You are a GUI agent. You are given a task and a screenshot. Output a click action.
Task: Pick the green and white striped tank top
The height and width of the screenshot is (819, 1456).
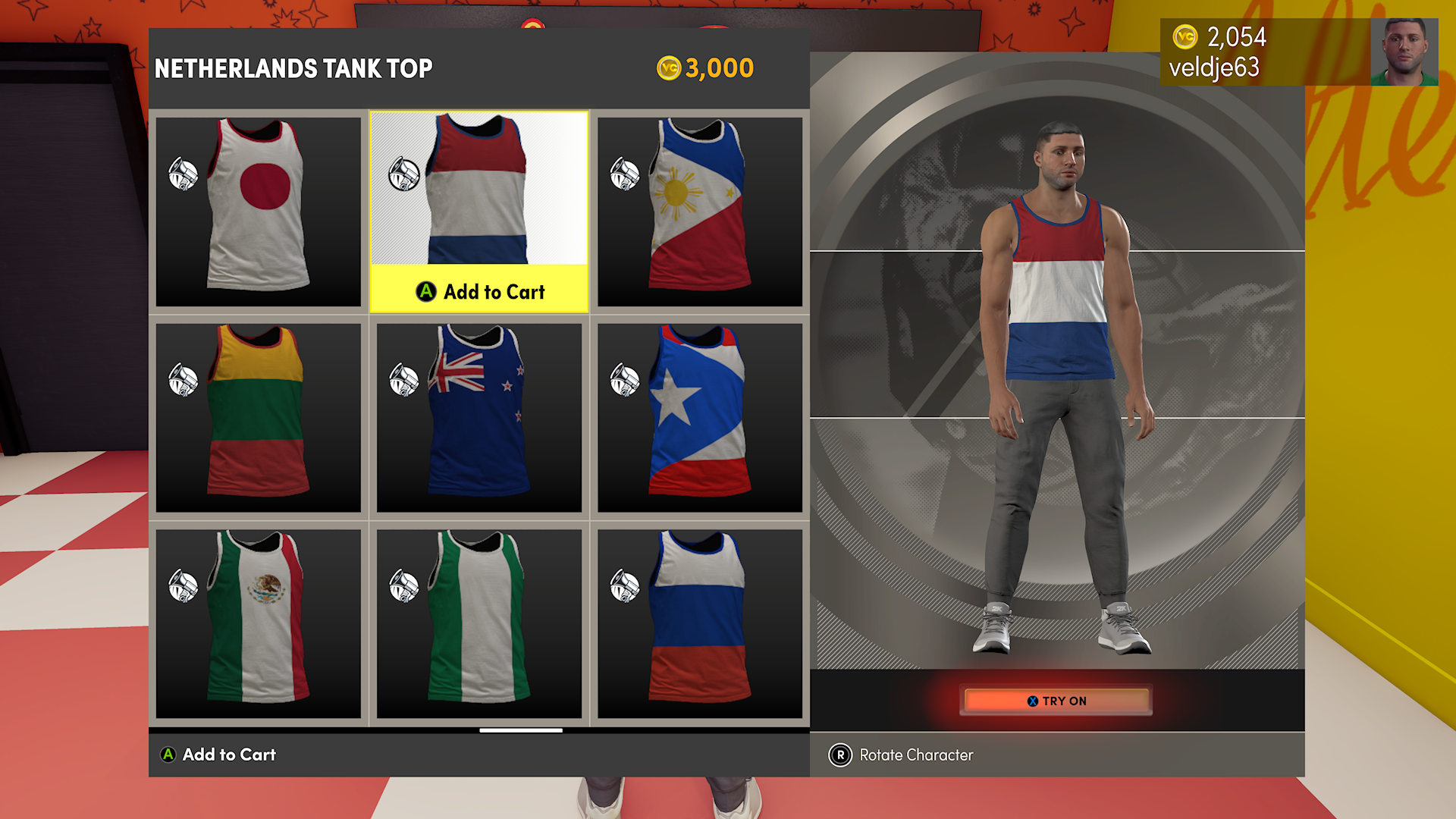pyautogui.click(x=479, y=623)
